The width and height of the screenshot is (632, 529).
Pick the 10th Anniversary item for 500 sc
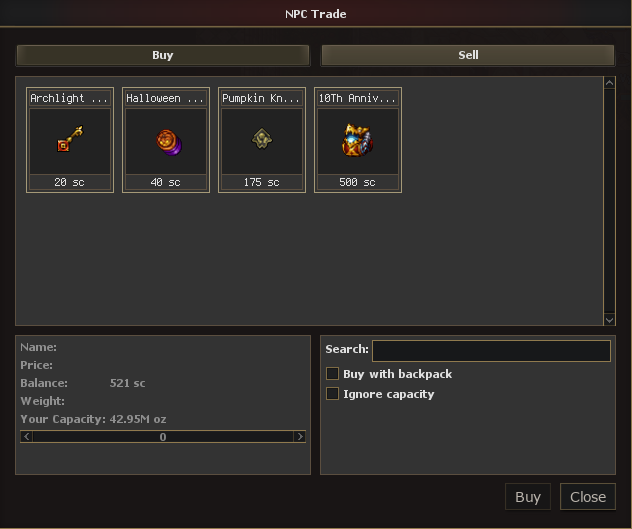click(x=358, y=140)
